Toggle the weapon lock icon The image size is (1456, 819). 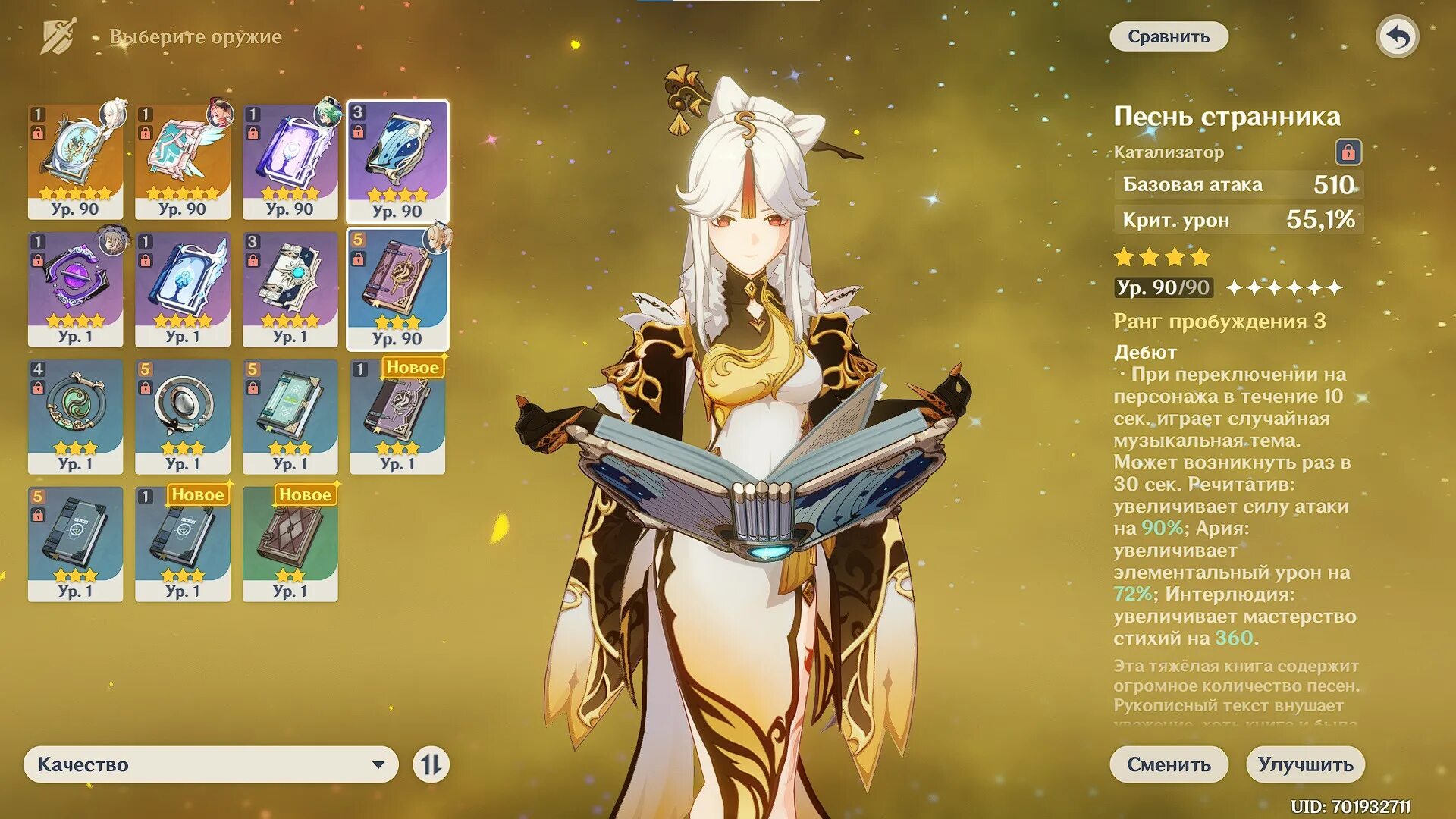point(1348,152)
